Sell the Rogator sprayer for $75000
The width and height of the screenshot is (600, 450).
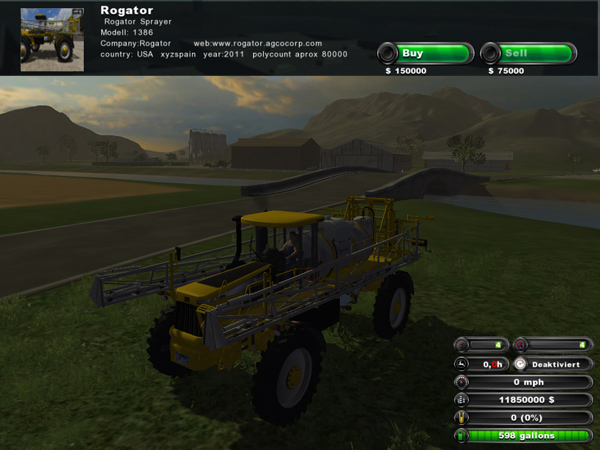528,53
